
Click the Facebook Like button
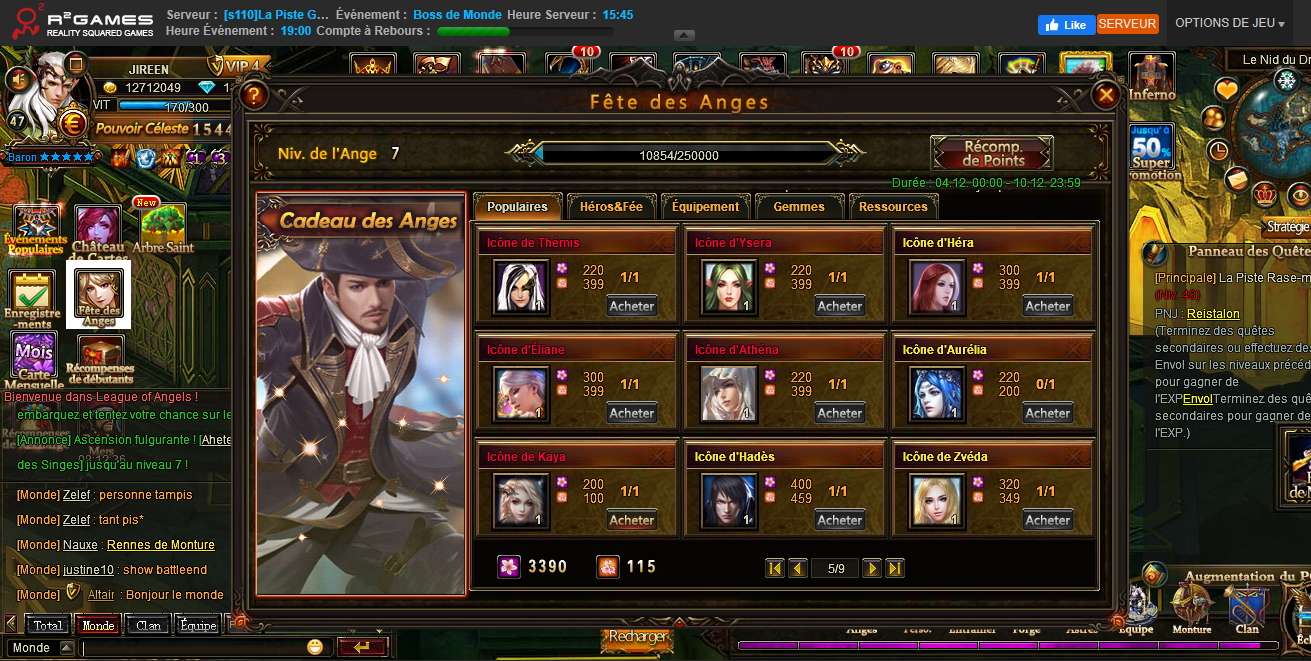pyautogui.click(x=1066, y=25)
